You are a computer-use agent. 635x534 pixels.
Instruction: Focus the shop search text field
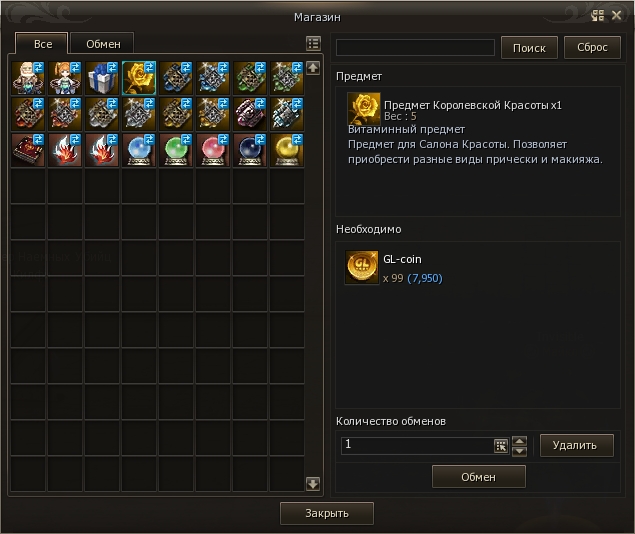pos(415,47)
